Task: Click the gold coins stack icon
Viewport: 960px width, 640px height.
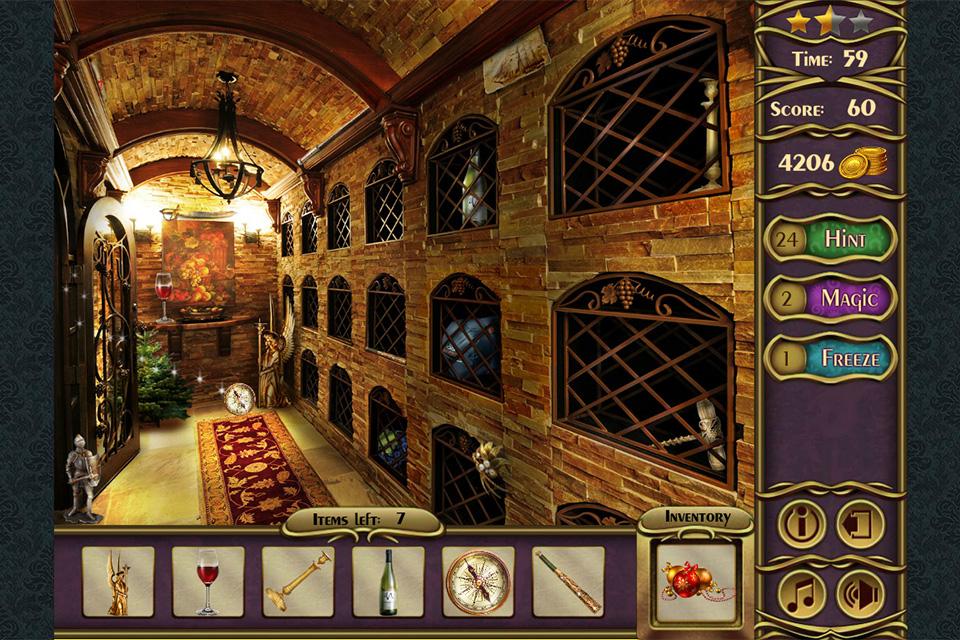Action: point(863,162)
